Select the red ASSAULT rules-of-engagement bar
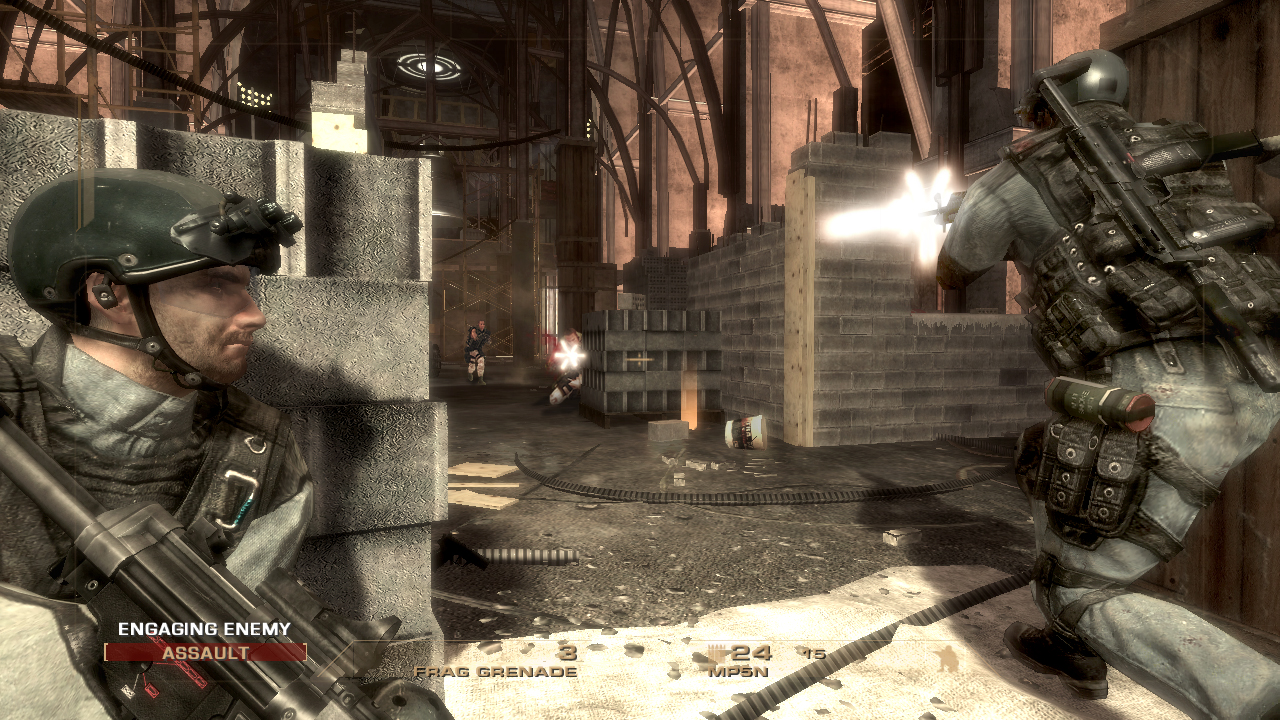Viewport: 1280px width, 720px height. tap(205, 653)
